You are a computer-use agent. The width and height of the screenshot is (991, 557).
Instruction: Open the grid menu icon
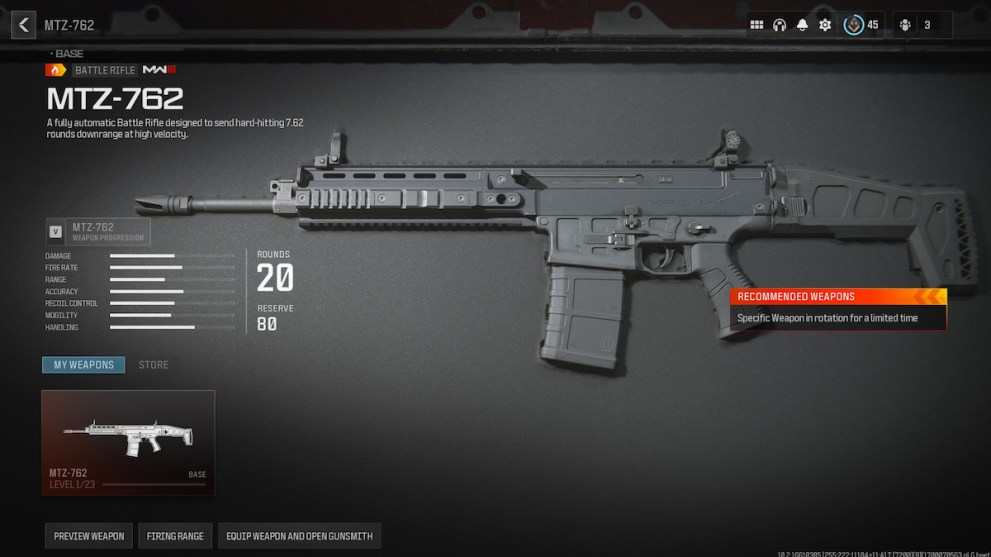[757, 25]
